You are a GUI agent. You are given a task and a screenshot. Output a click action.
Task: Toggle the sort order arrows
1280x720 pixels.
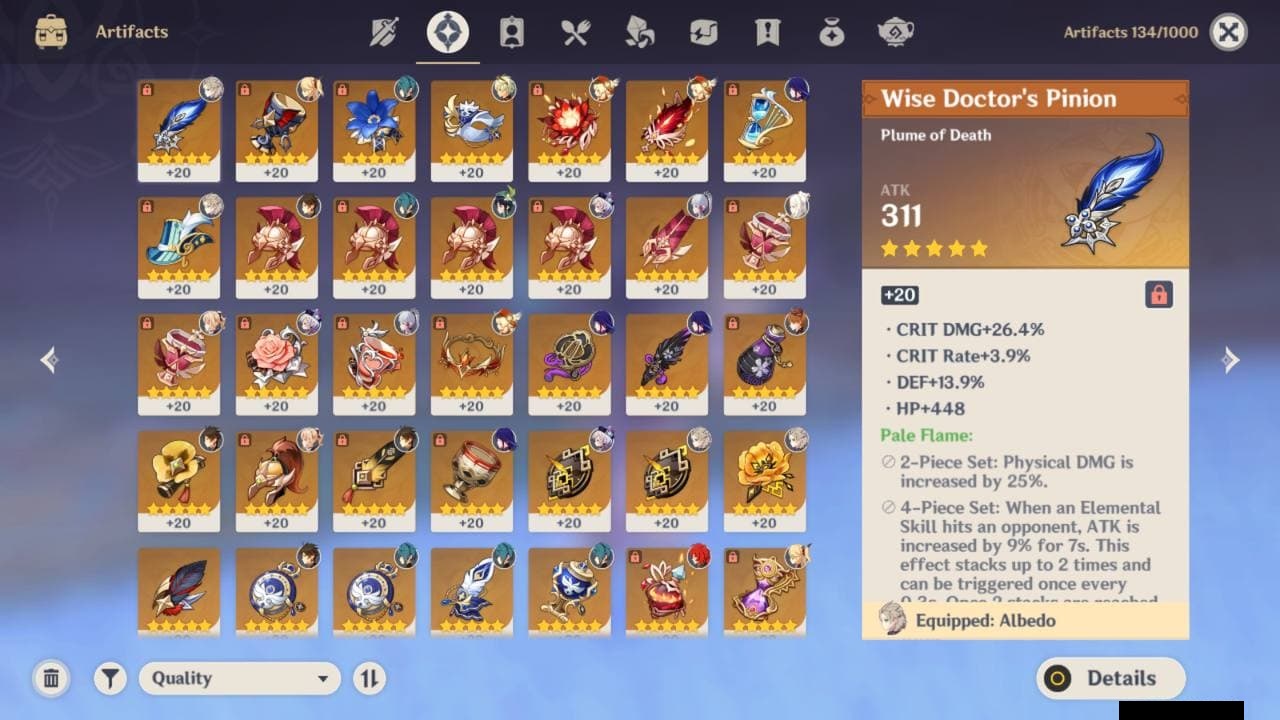click(x=369, y=678)
